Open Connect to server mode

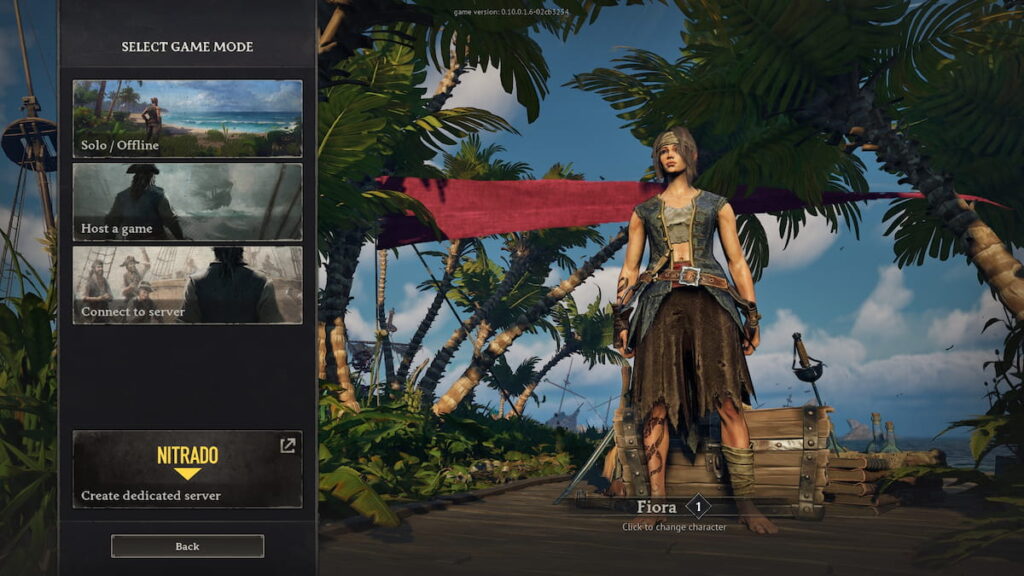pos(187,285)
